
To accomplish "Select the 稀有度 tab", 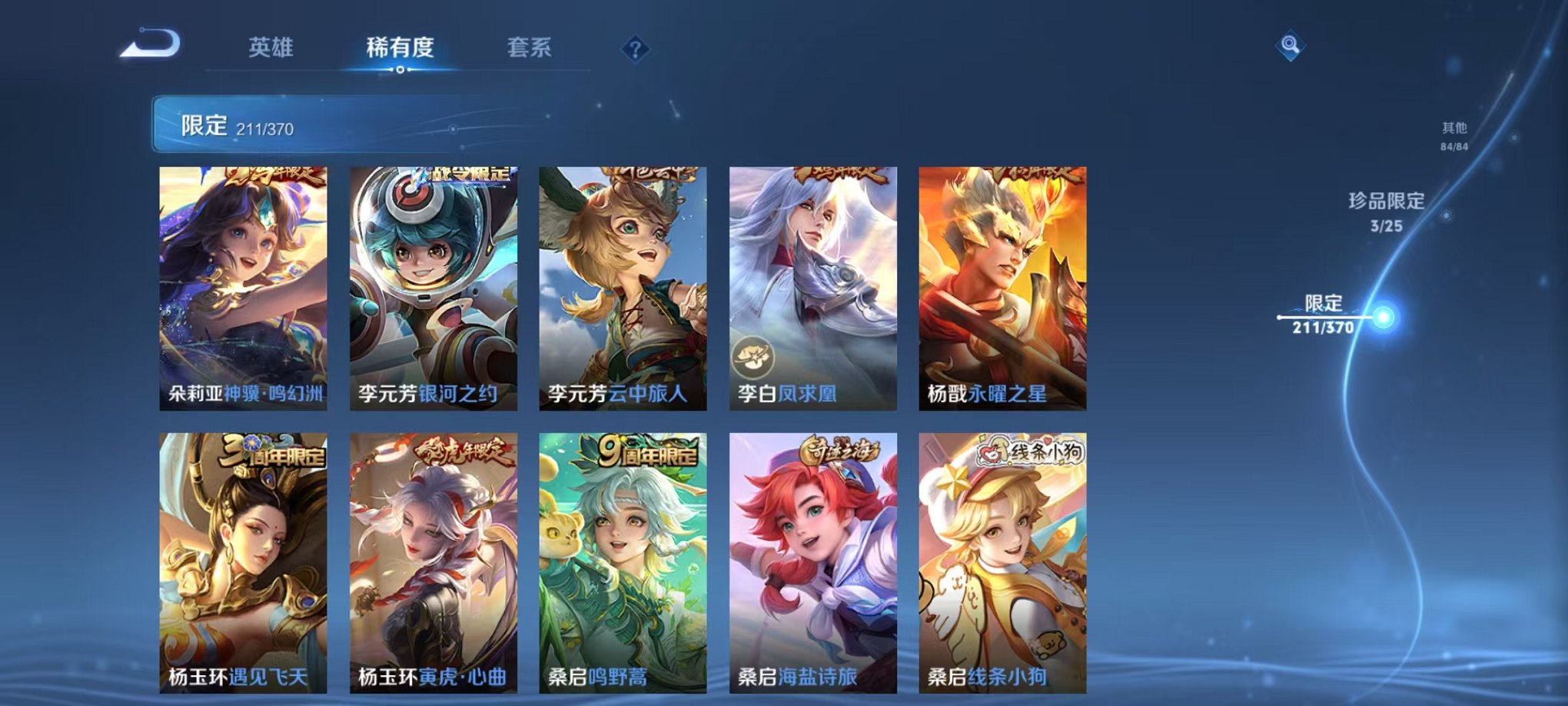I will coord(399,48).
